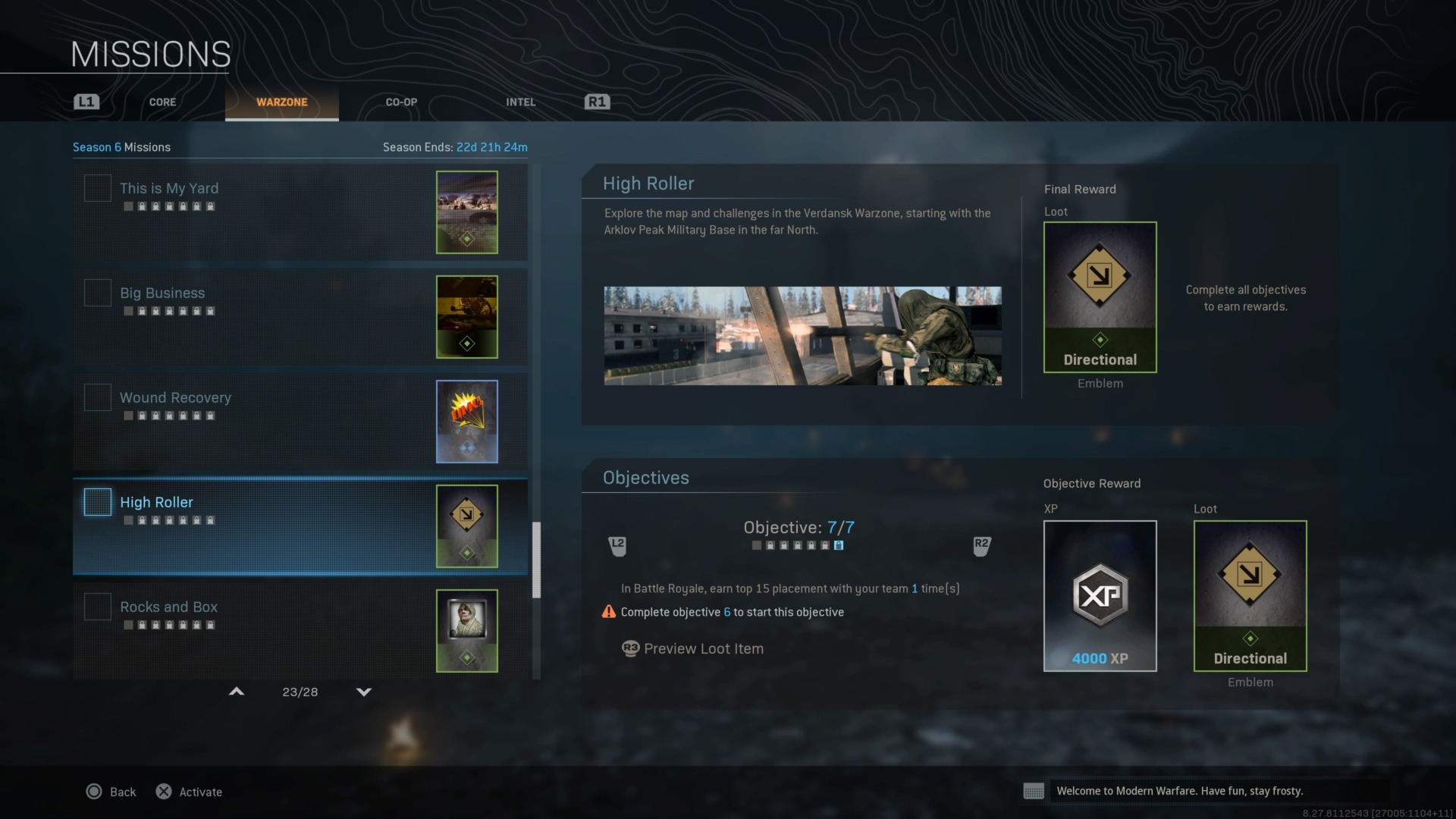Select the L1 shoulder button icon
This screenshot has height=819, width=1456.
click(86, 101)
